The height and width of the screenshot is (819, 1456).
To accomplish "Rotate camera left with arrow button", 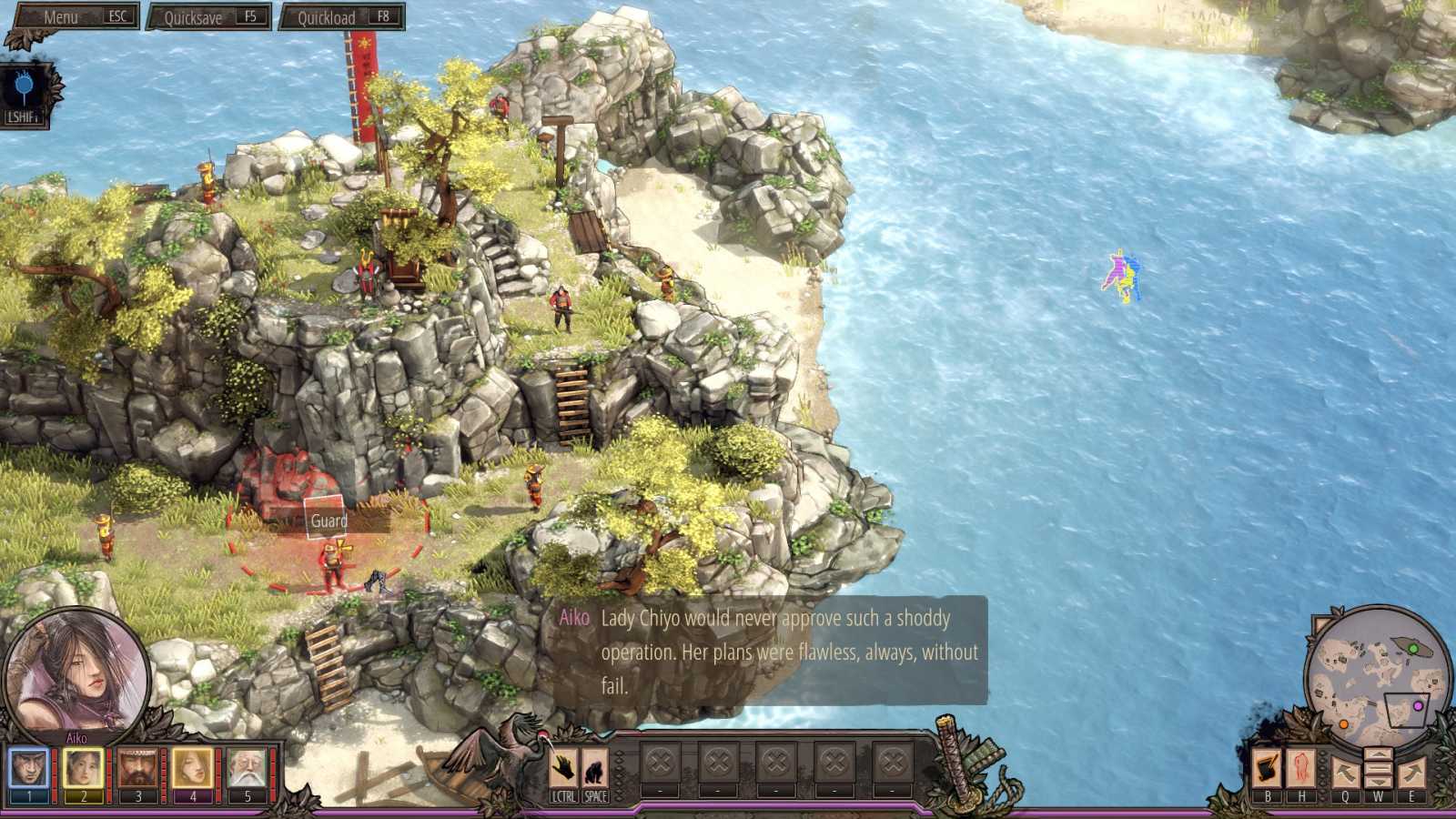I will 1345,773.
